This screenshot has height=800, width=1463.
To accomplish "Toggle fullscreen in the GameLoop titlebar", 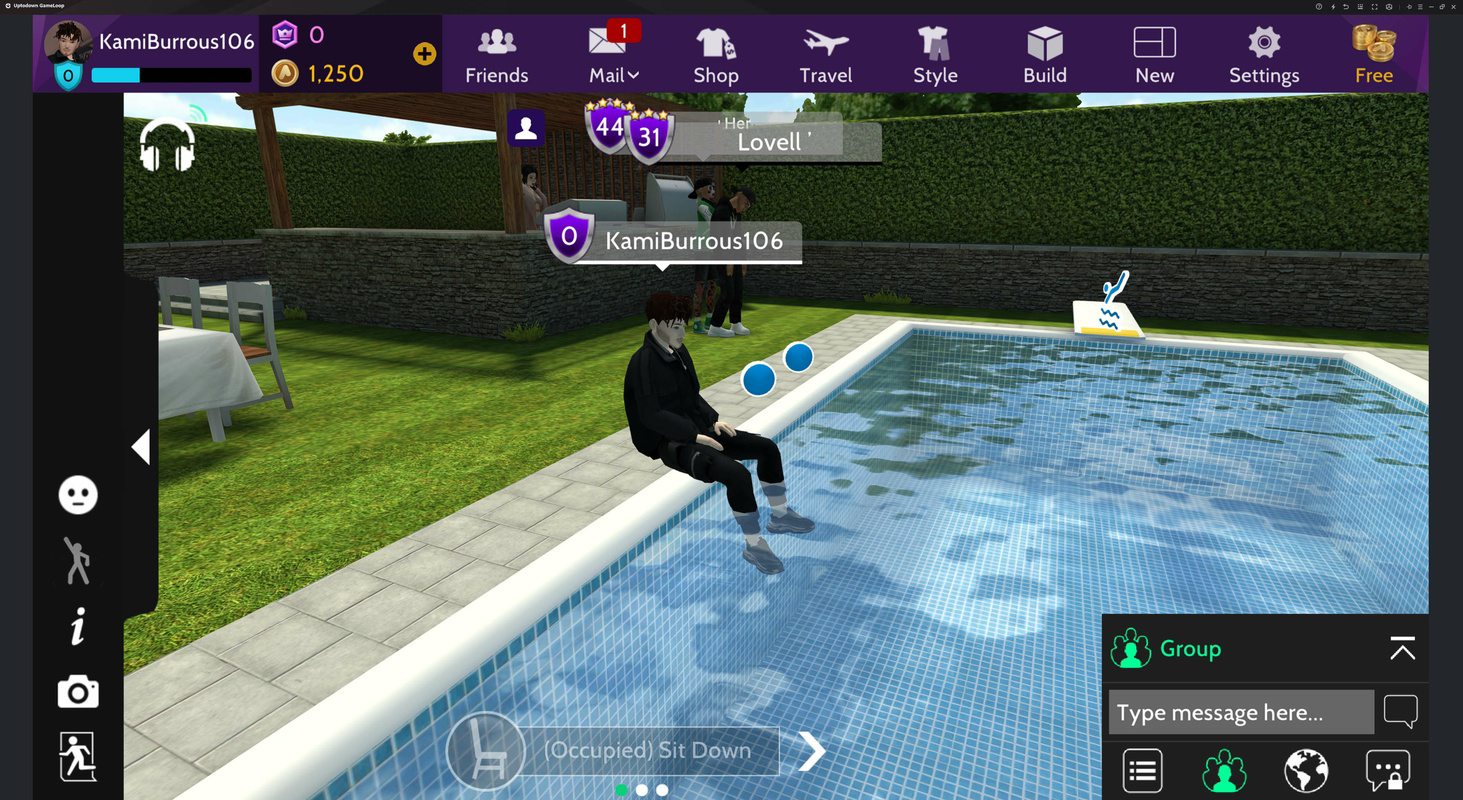I will click(x=1374, y=7).
